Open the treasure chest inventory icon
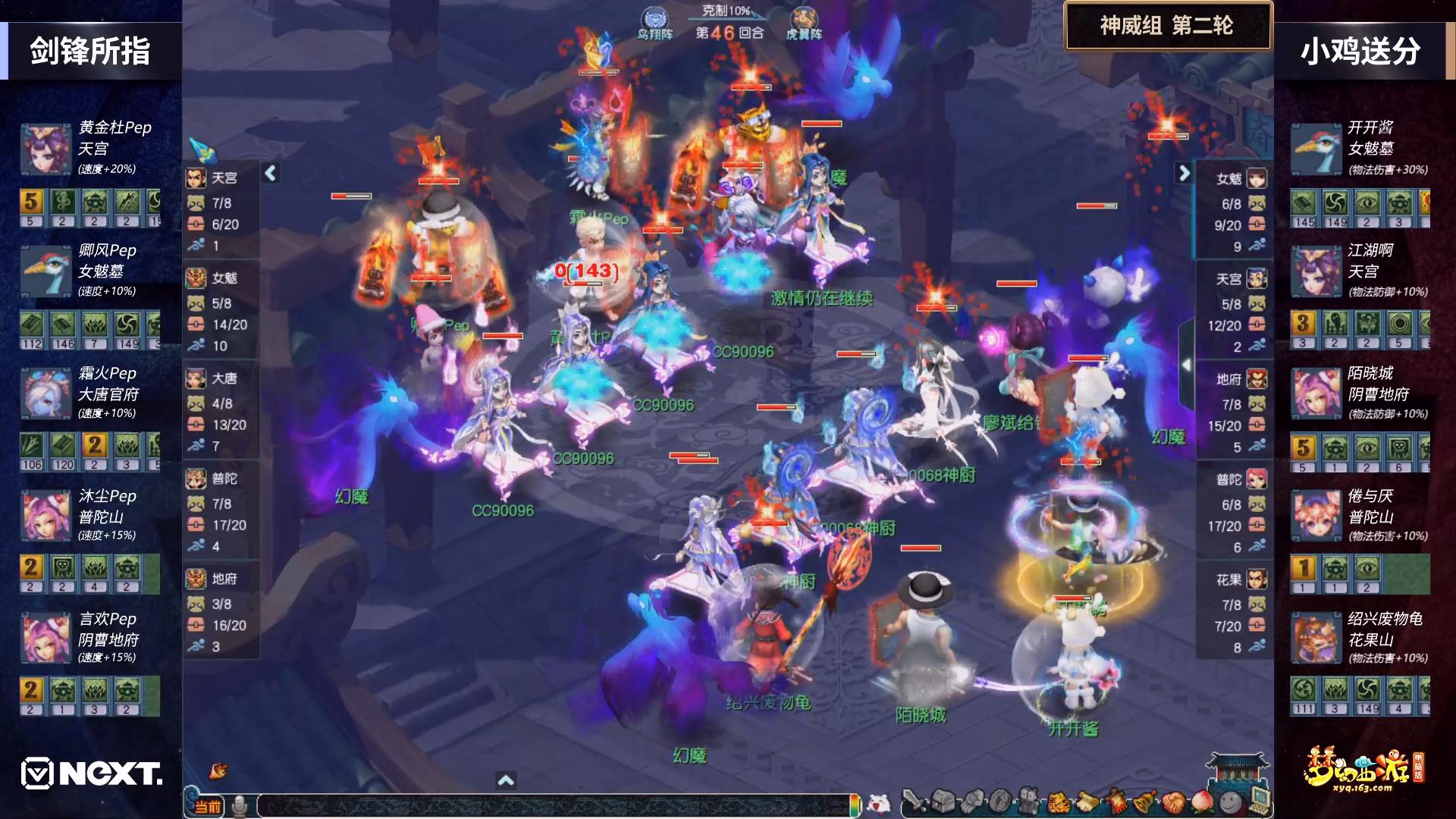The height and width of the screenshot is (819, 1456). [943, 802]
